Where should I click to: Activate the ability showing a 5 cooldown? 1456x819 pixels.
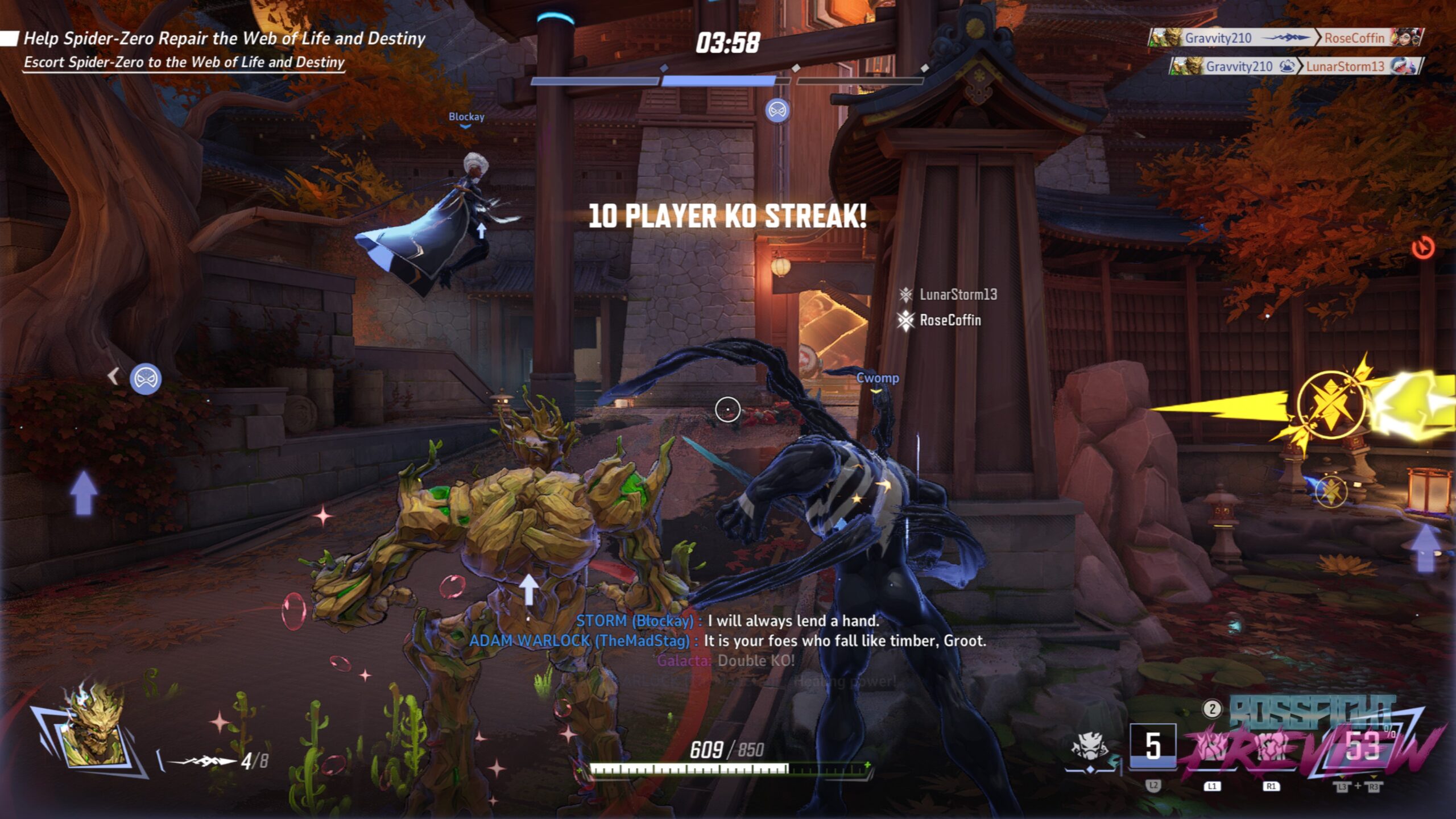coord(1152,746)
